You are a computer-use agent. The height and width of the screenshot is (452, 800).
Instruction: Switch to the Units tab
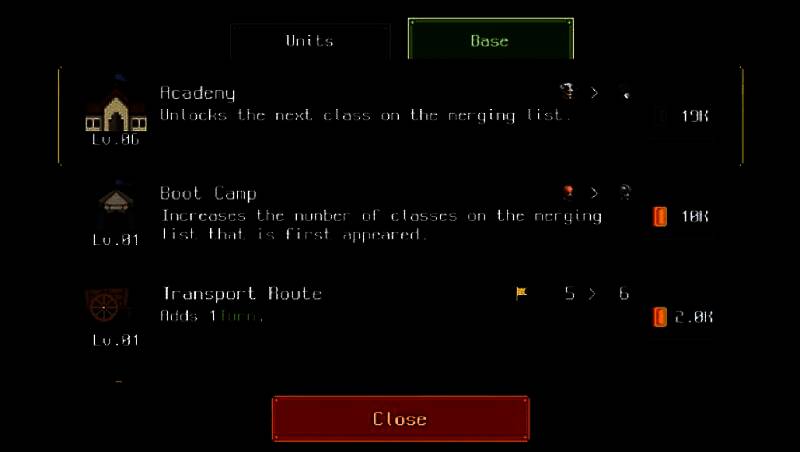tap(309, 41)
